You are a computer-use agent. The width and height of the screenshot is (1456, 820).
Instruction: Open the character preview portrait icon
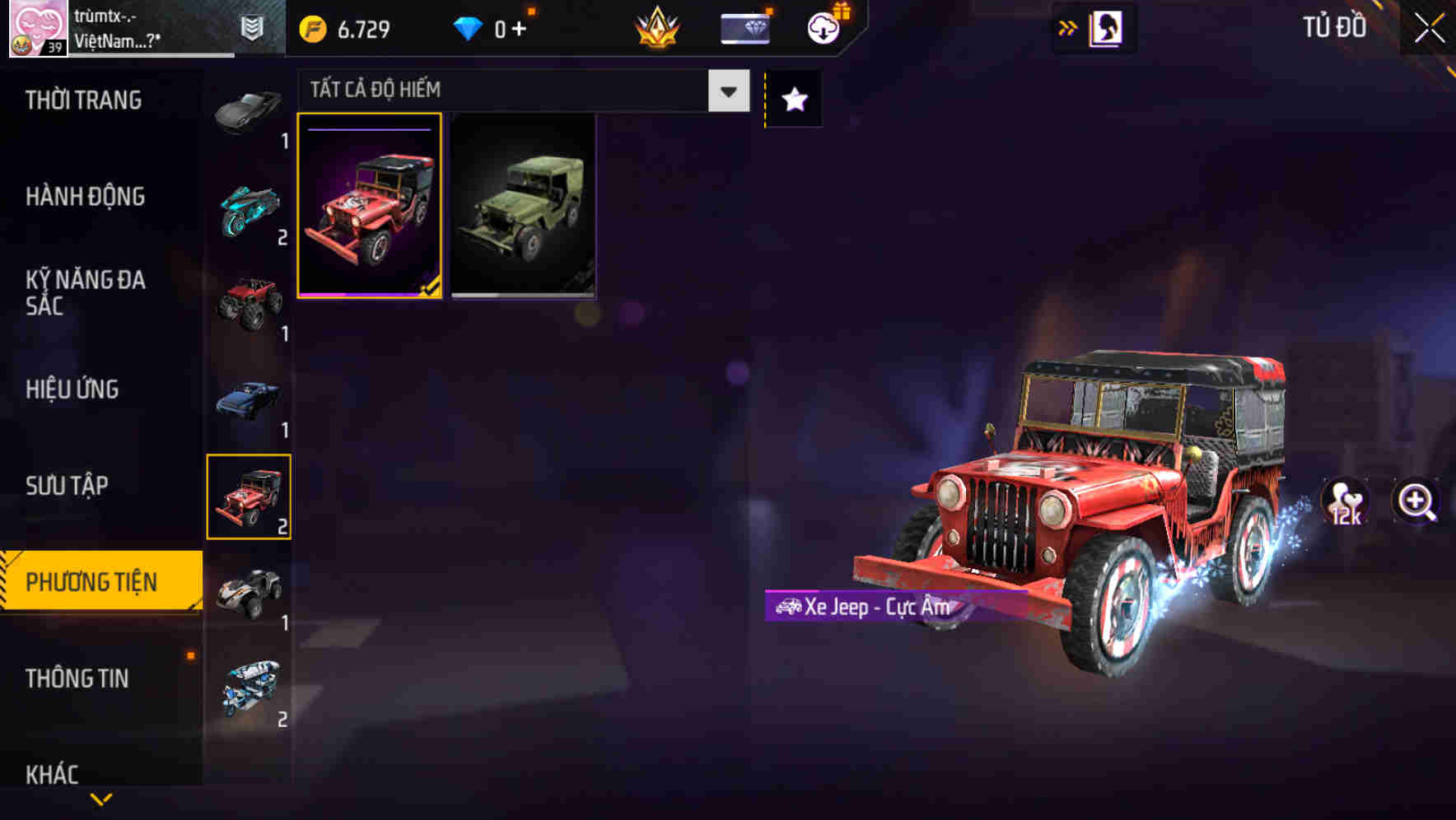point(1108,27)
